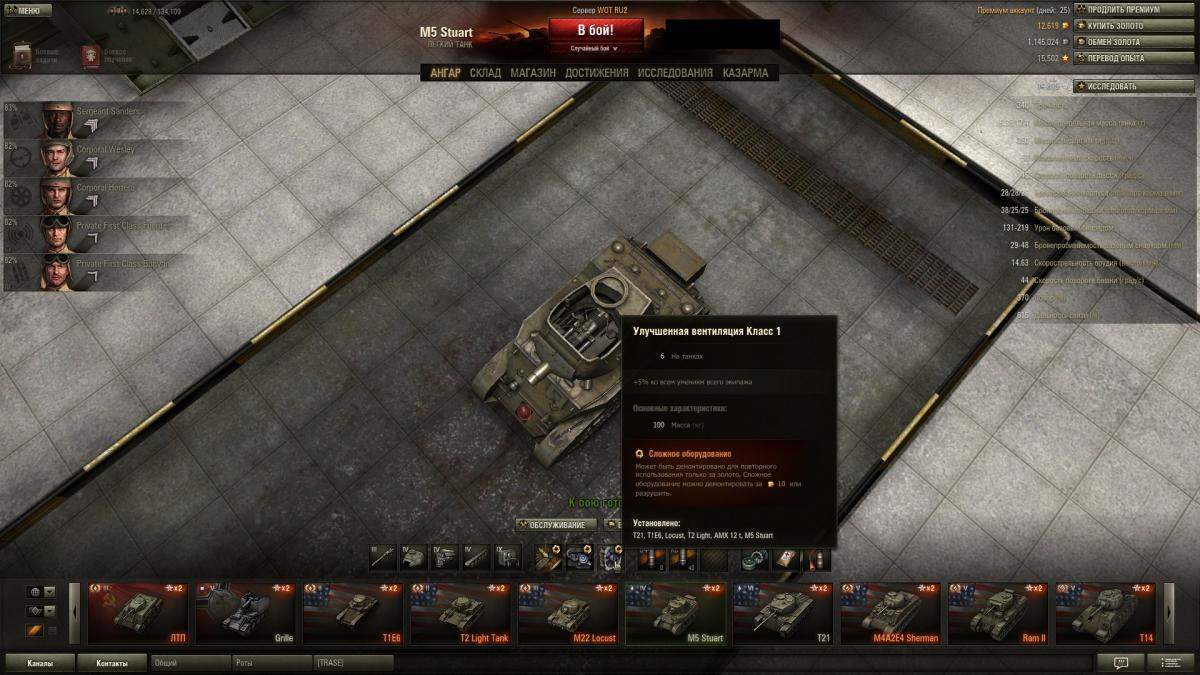This screenshot has width=1200, height=675.
Task: Go to the Казарма tab
Action: point(745,73)
